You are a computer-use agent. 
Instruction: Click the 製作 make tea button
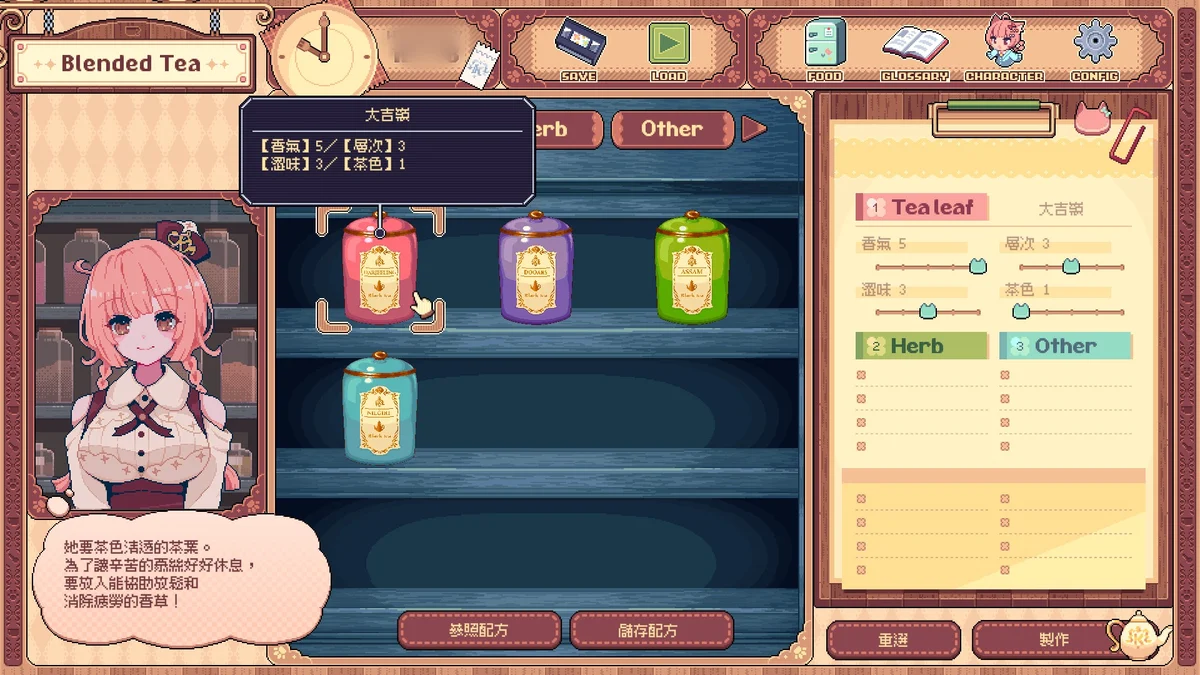[1052, 639]
